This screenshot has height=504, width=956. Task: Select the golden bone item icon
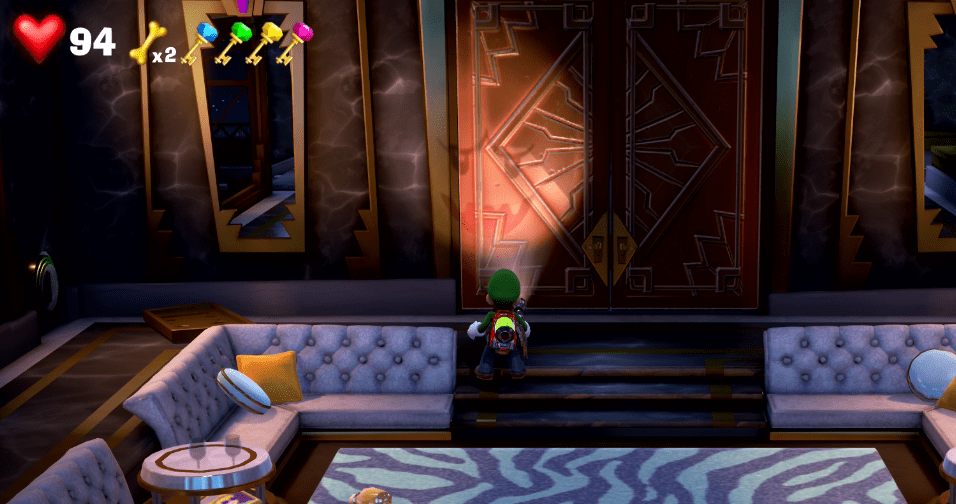[146, 42]
